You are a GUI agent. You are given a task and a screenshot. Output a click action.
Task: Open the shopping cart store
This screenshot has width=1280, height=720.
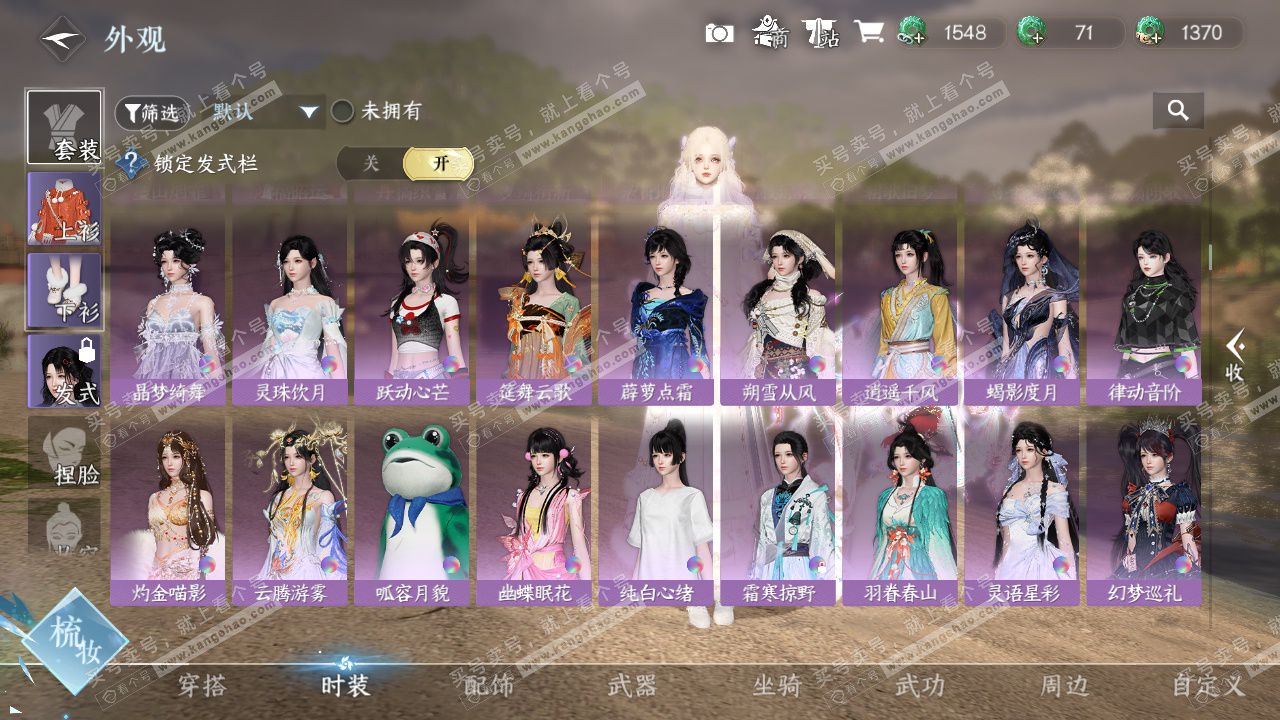click(x=868, y=33)
